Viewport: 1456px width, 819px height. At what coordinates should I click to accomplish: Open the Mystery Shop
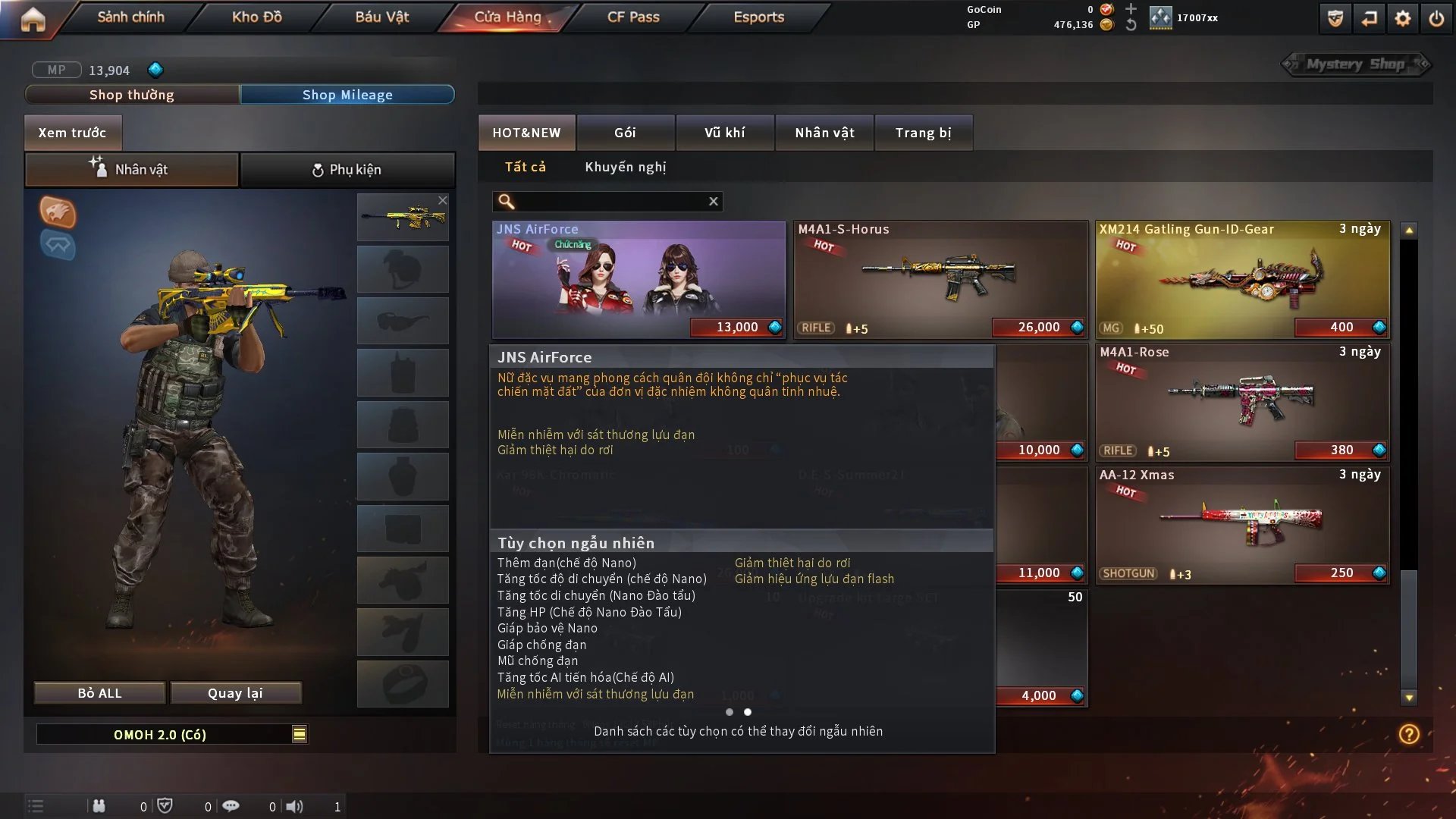point(1355,64)
